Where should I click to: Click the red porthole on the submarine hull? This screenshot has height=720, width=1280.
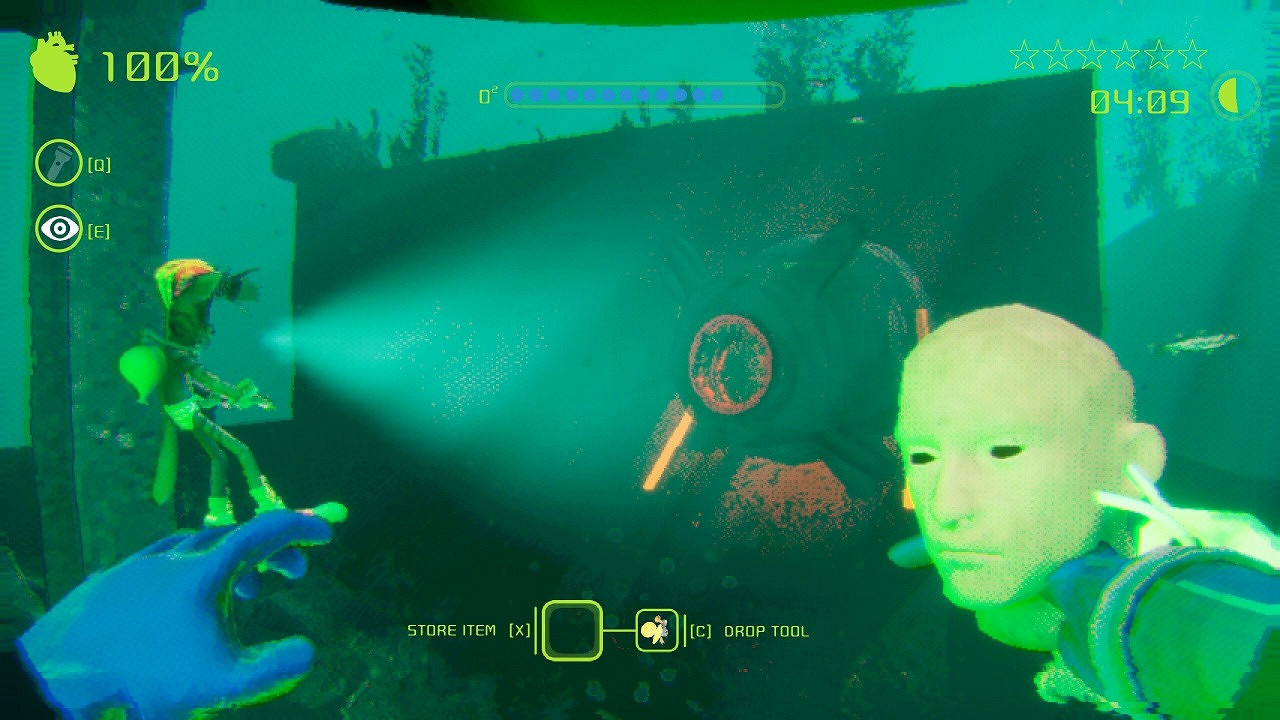[731, 364]
